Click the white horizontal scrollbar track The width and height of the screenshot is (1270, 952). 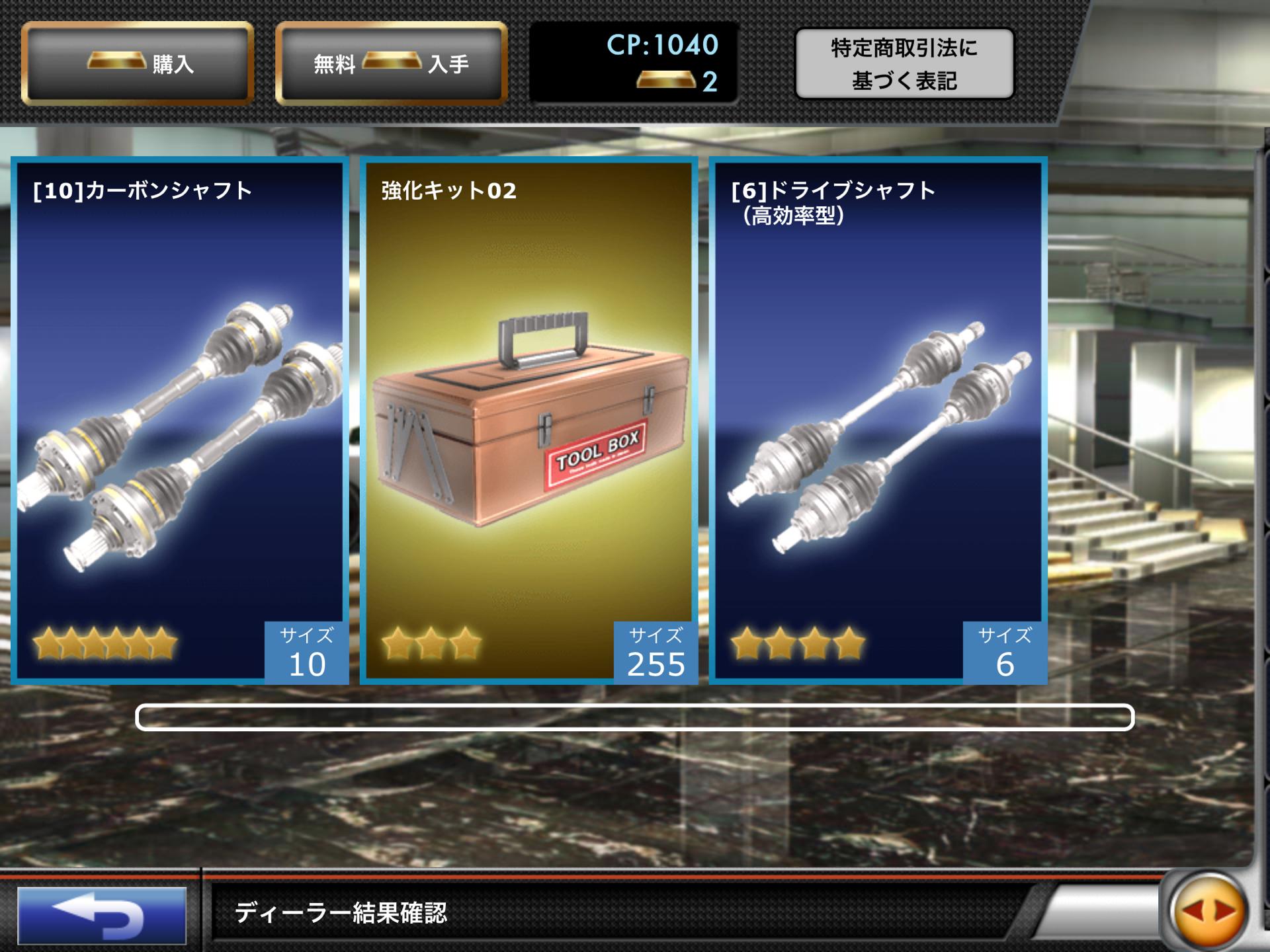coord(634,717)
